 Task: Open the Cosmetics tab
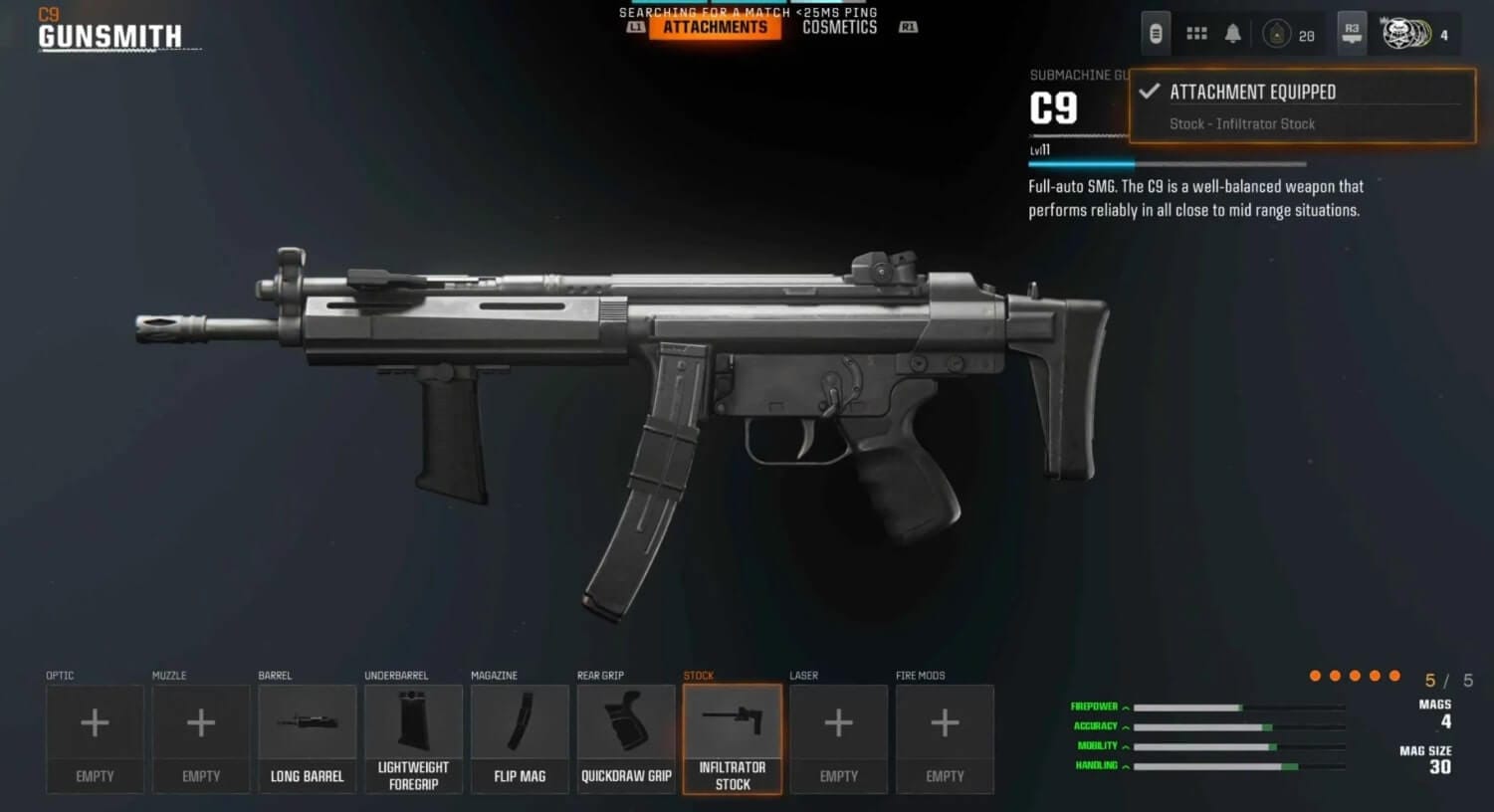click(839, 27)
